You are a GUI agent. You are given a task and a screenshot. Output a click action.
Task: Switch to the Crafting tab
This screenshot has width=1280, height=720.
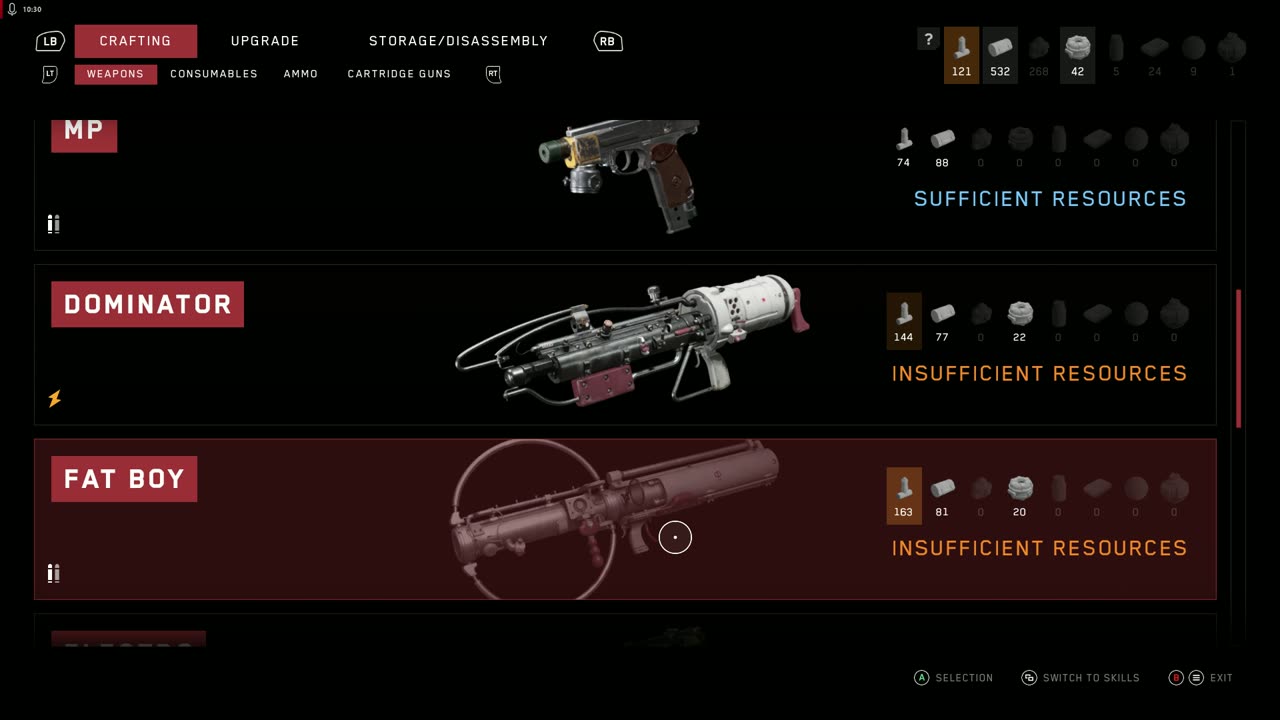[x=135, y=41]
